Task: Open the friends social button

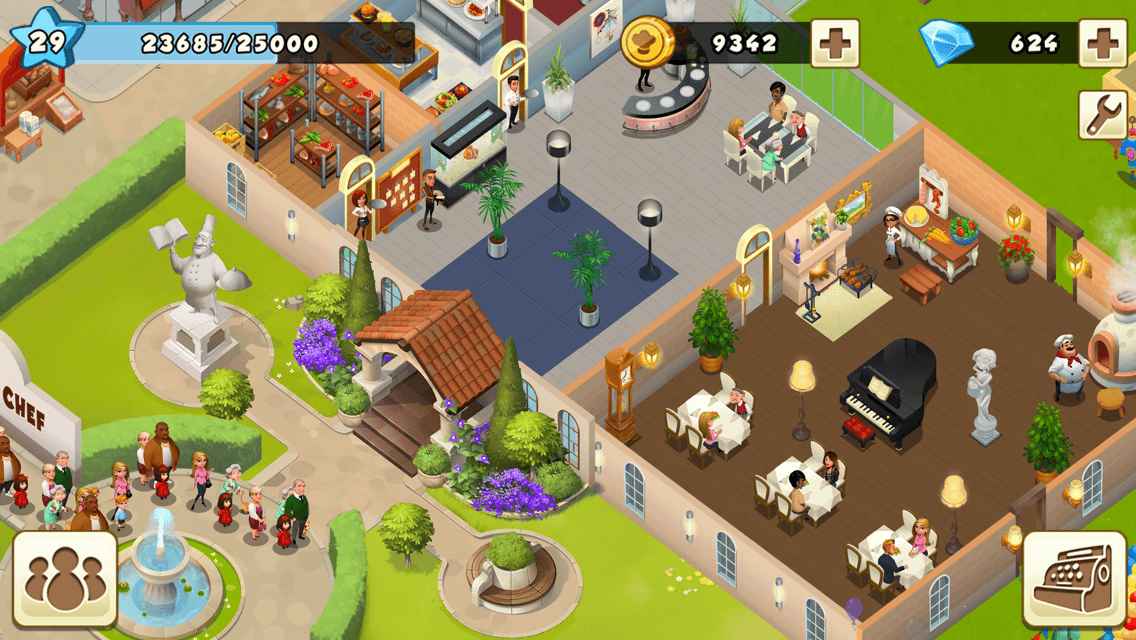Action: (65, 579)
